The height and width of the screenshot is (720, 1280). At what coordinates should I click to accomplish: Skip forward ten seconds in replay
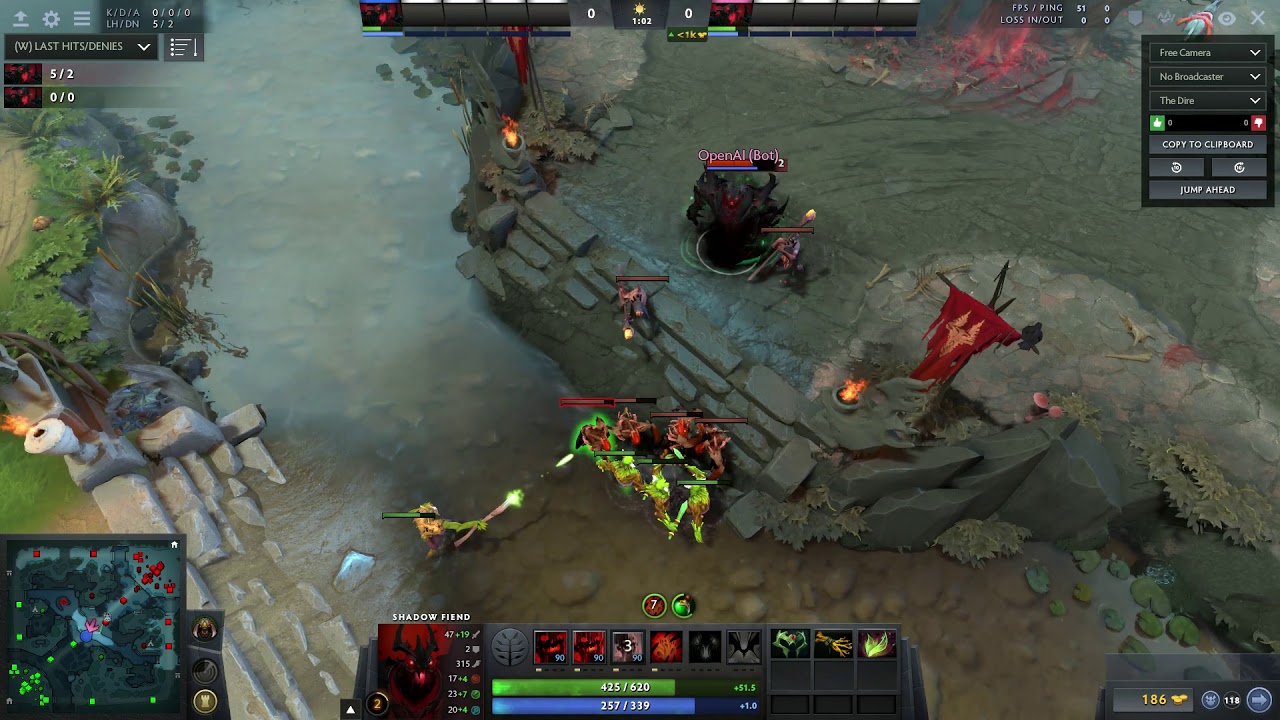[1239, 168]
